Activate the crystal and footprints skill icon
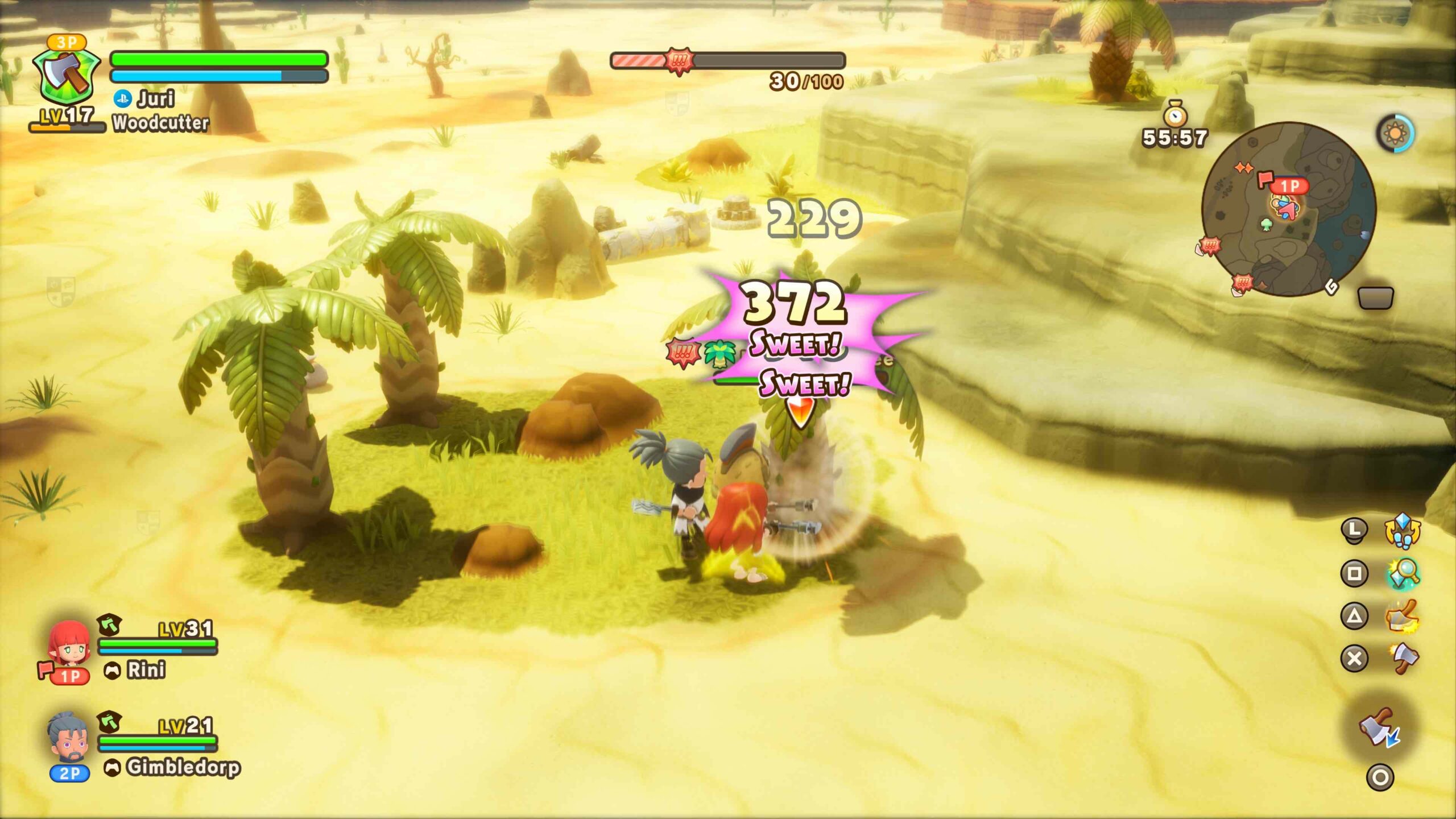Screen dimensions: 1456x819 click(x=1402, y=530)
